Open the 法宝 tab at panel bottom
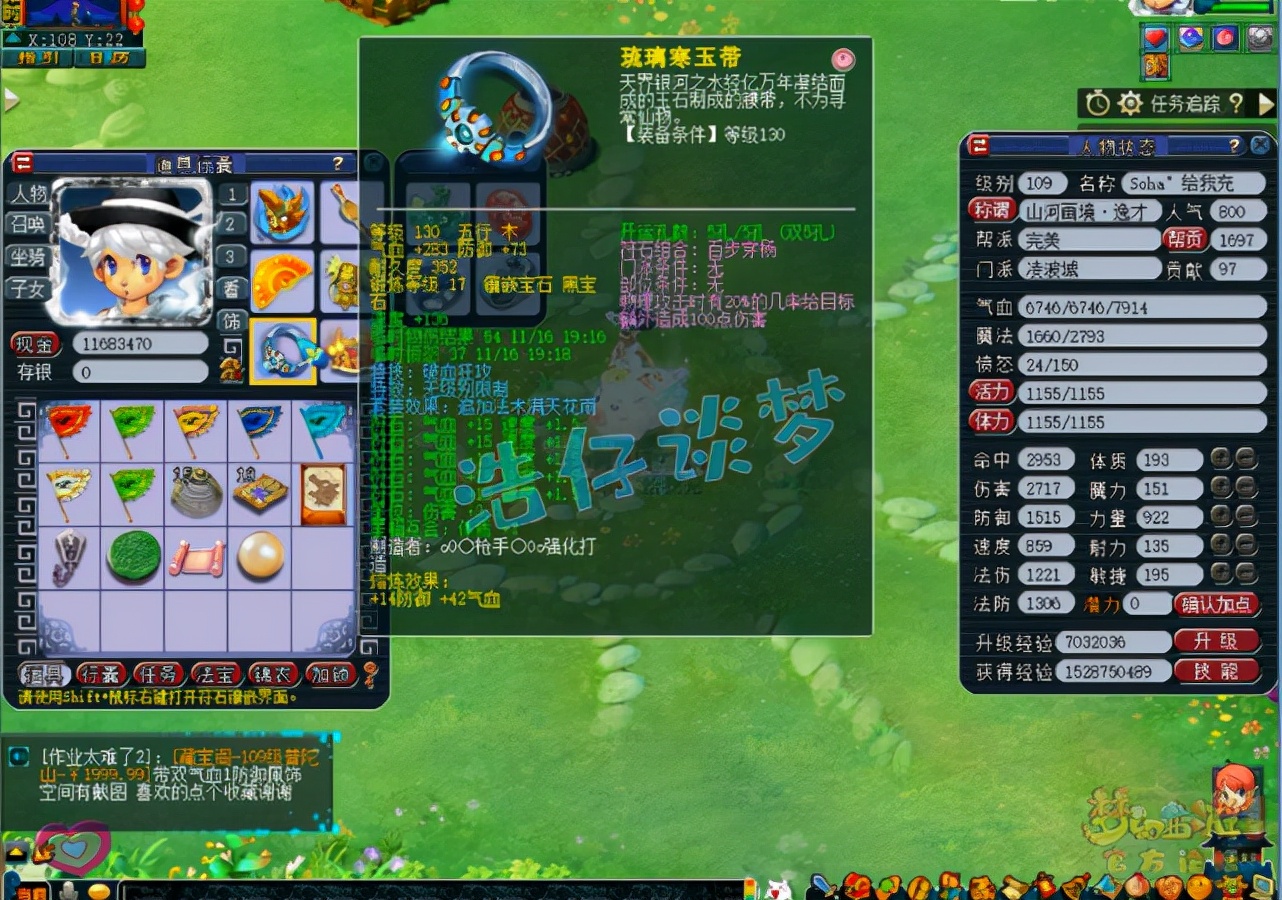This screenshot has height=900, width=1282. 215,672
